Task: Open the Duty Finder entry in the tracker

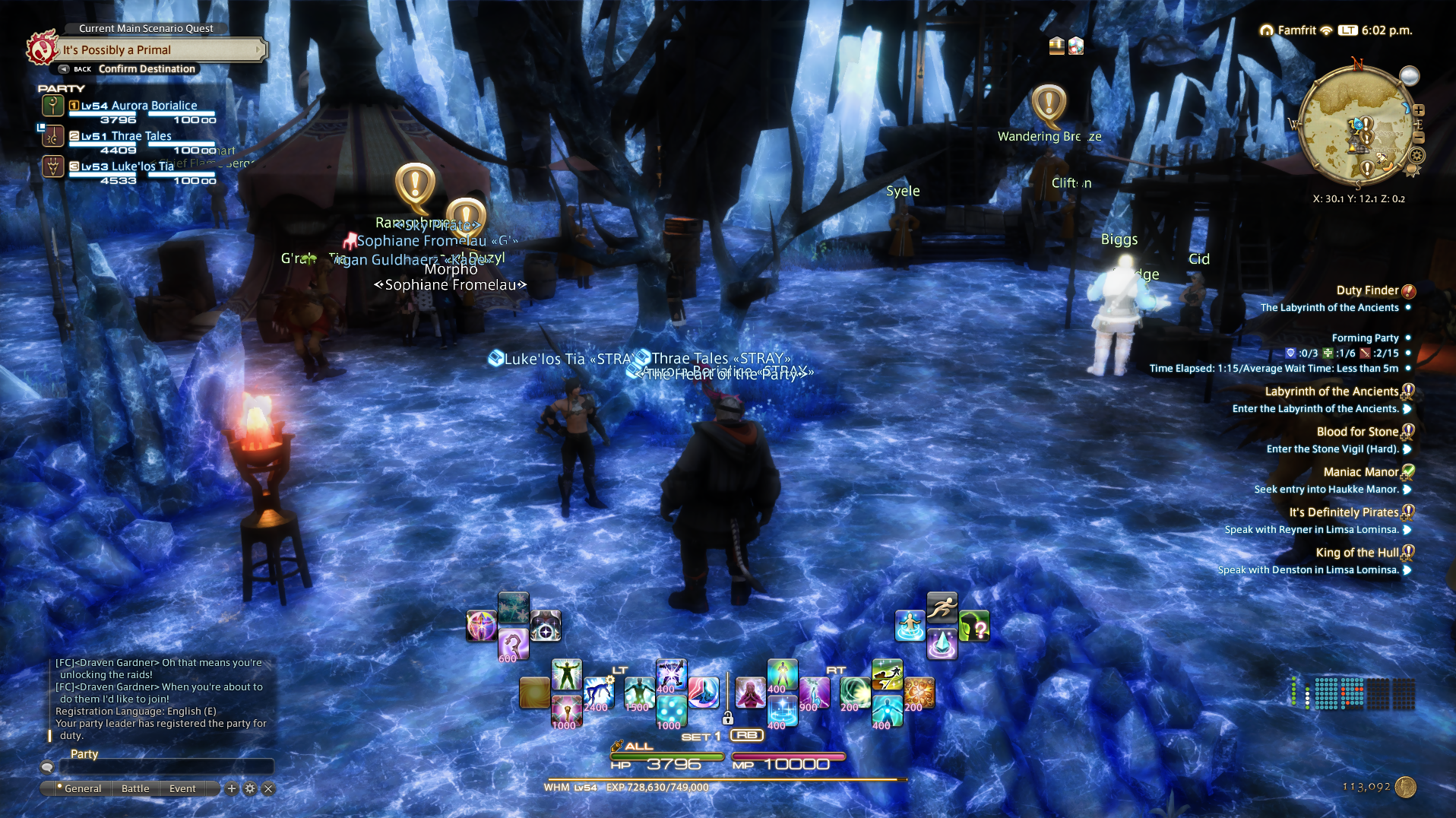Action: [x=1367, y=290]
